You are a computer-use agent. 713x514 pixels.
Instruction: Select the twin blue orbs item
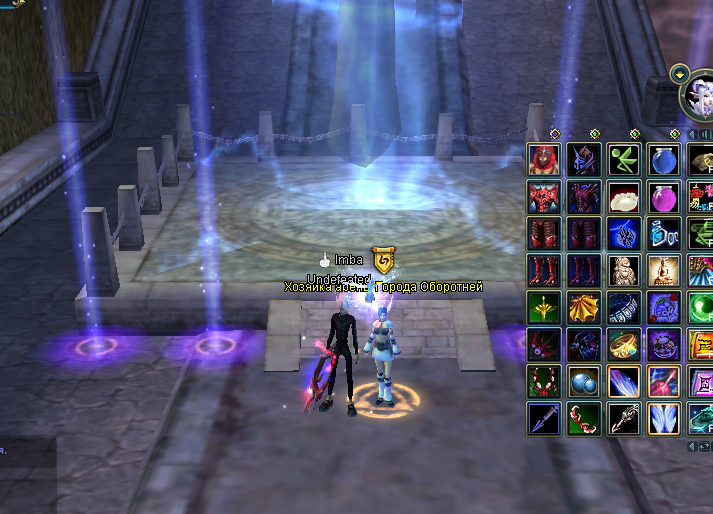click(x=581, y=381)
